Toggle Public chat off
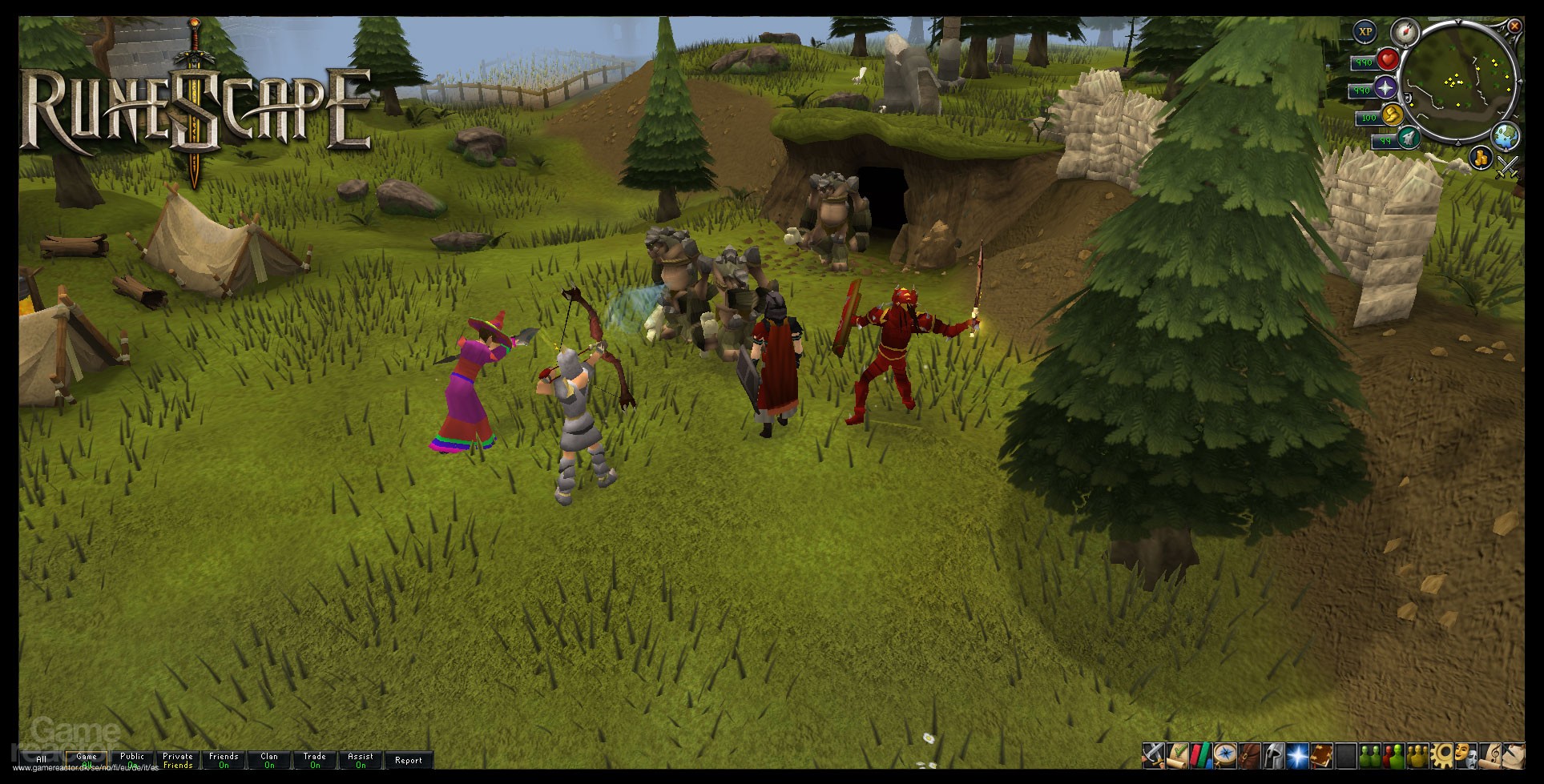The image size is (1544, 784). coord(131,761)
